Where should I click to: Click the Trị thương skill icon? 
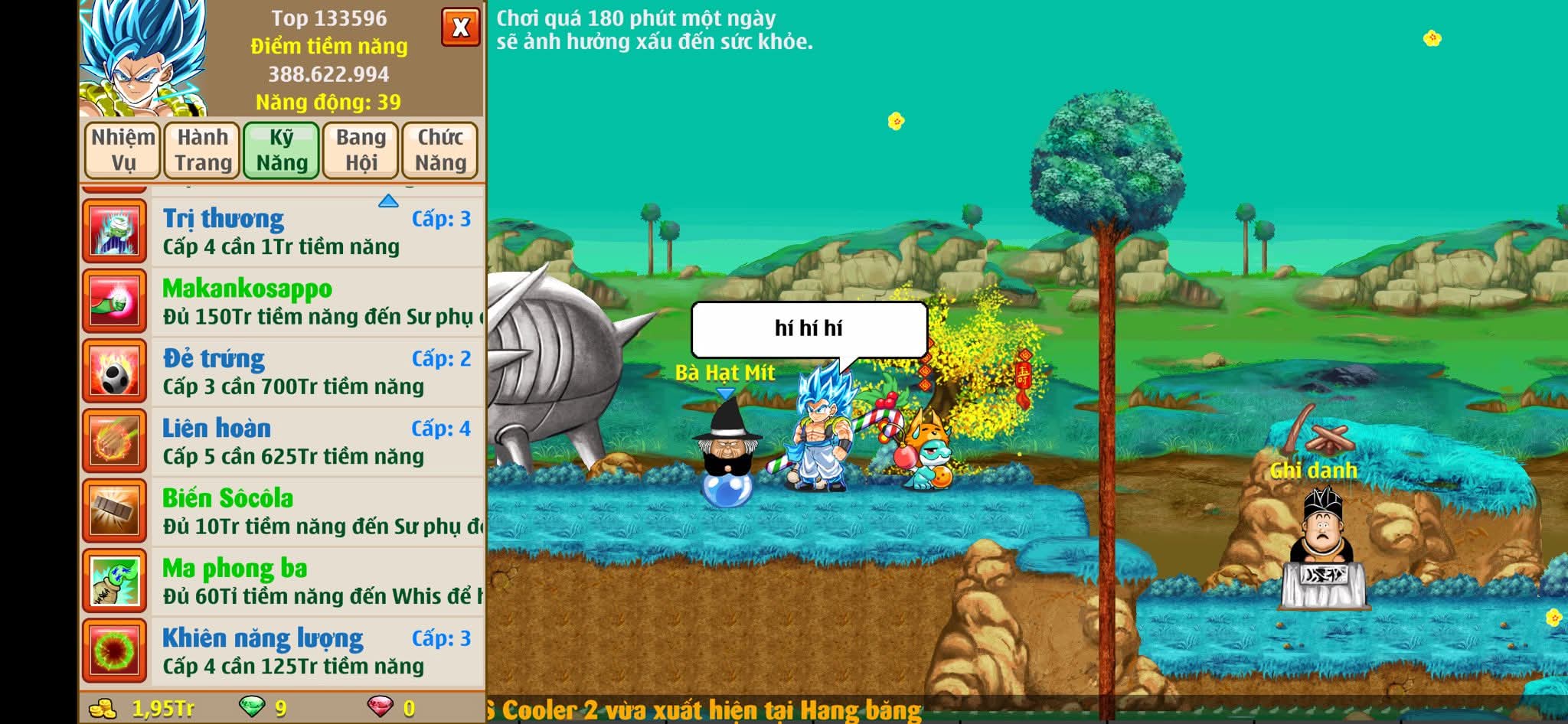click(115, 232)
